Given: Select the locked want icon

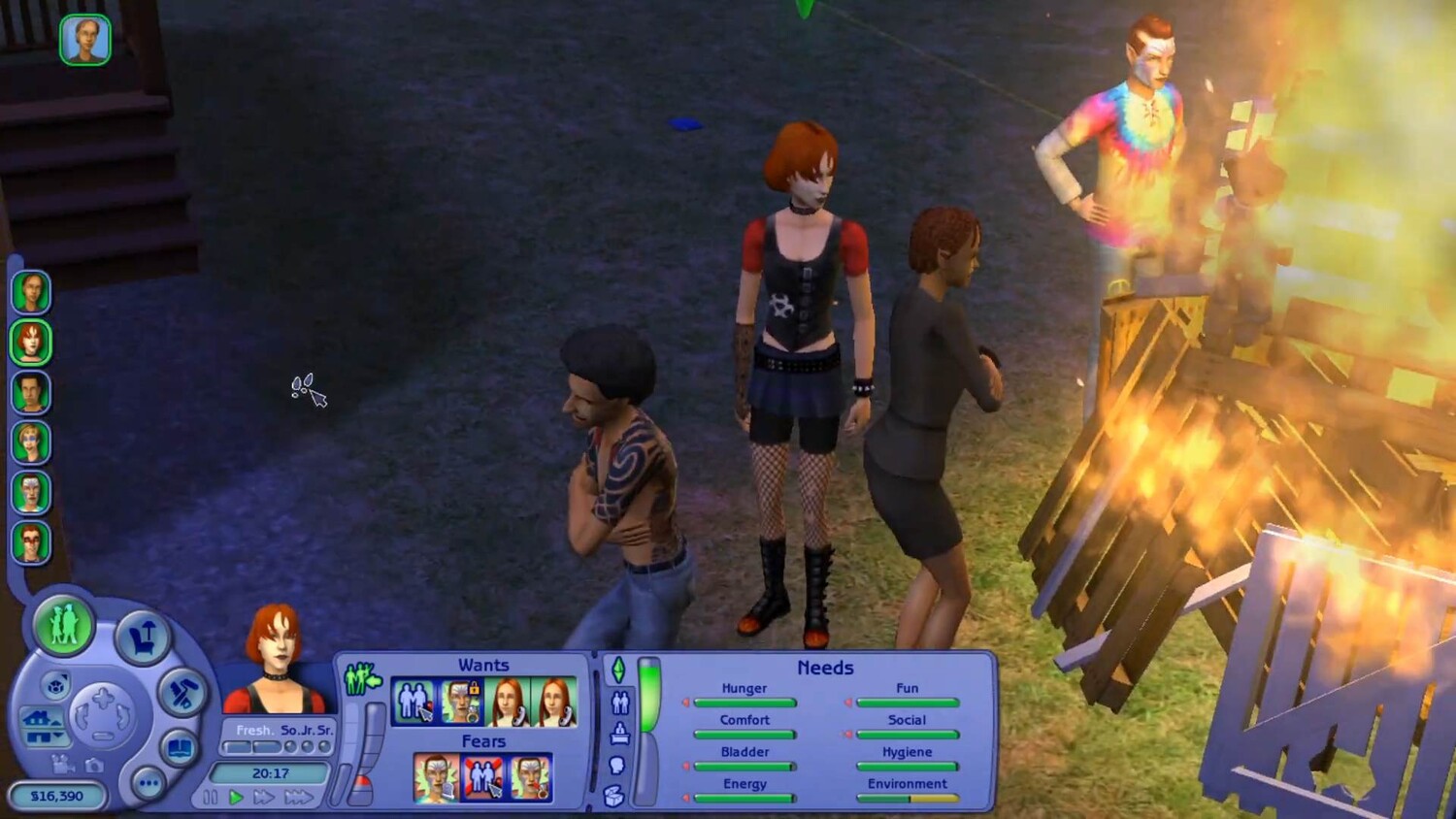Looking at the screenshot, I should pos(461,702).
